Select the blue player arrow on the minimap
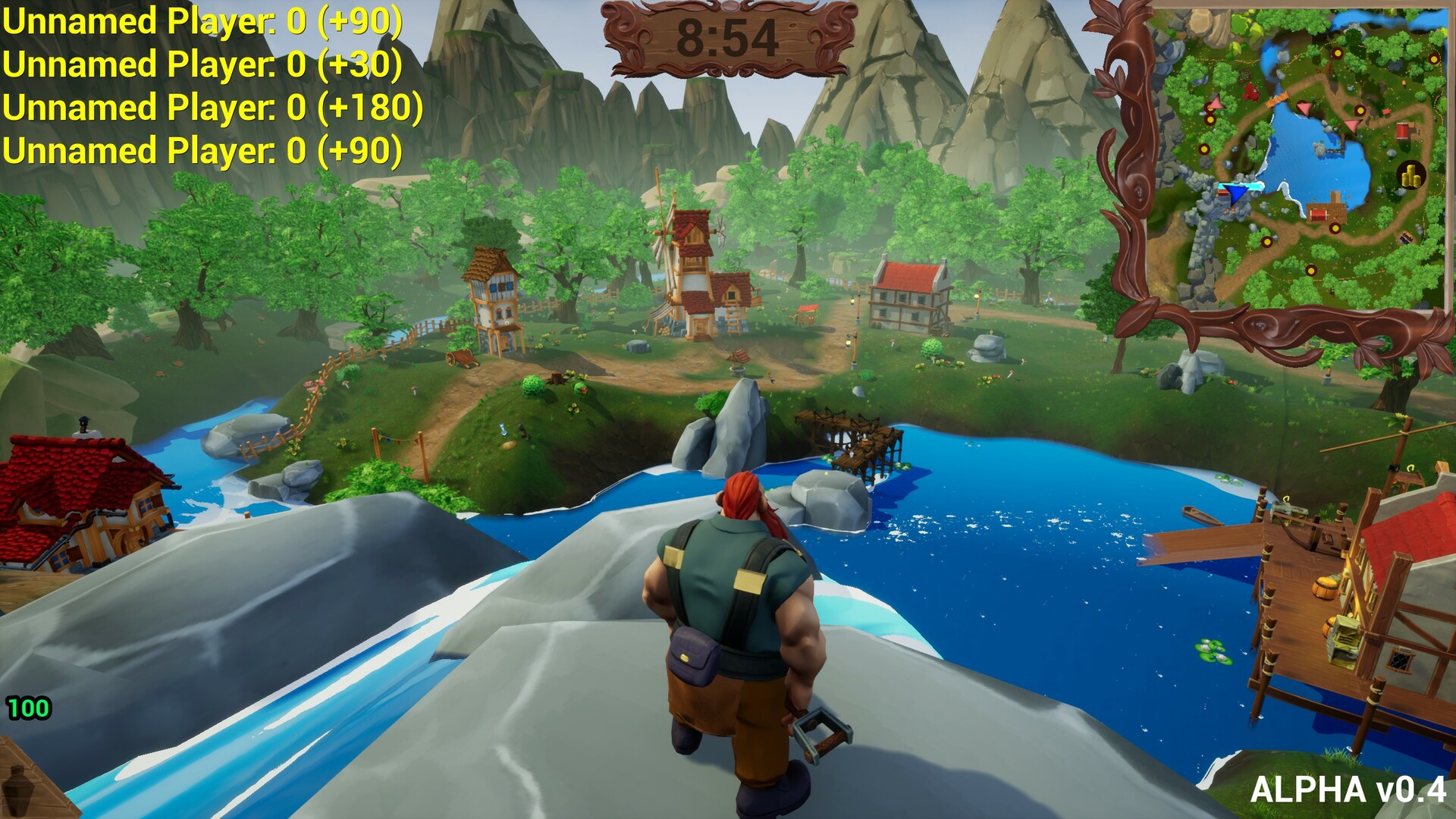 (x=1235, y=194)
